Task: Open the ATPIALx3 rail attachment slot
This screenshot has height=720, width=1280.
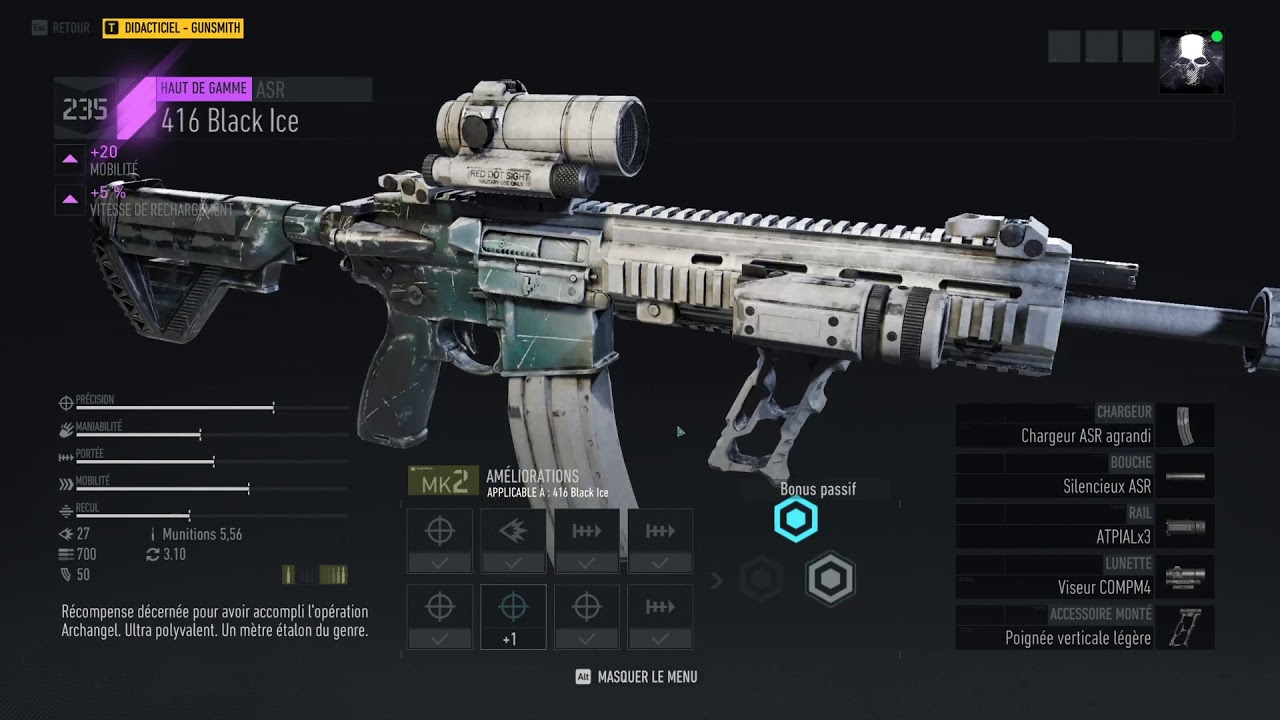Action: click(1085, 526)
